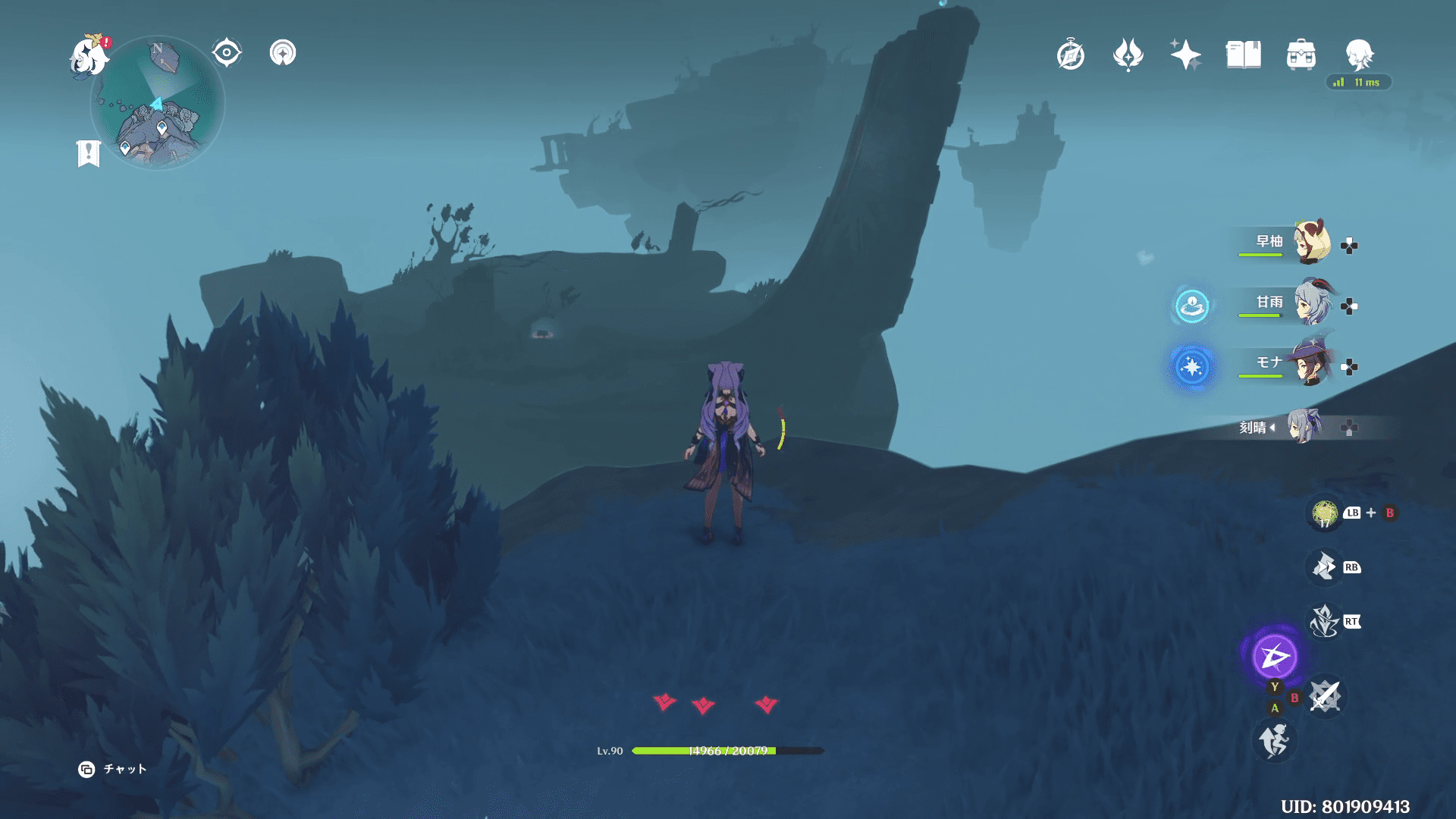Open the adventurer handbook book icon
The height and width of the screenshot is (819, 1456).
(x=1243, y=55)
